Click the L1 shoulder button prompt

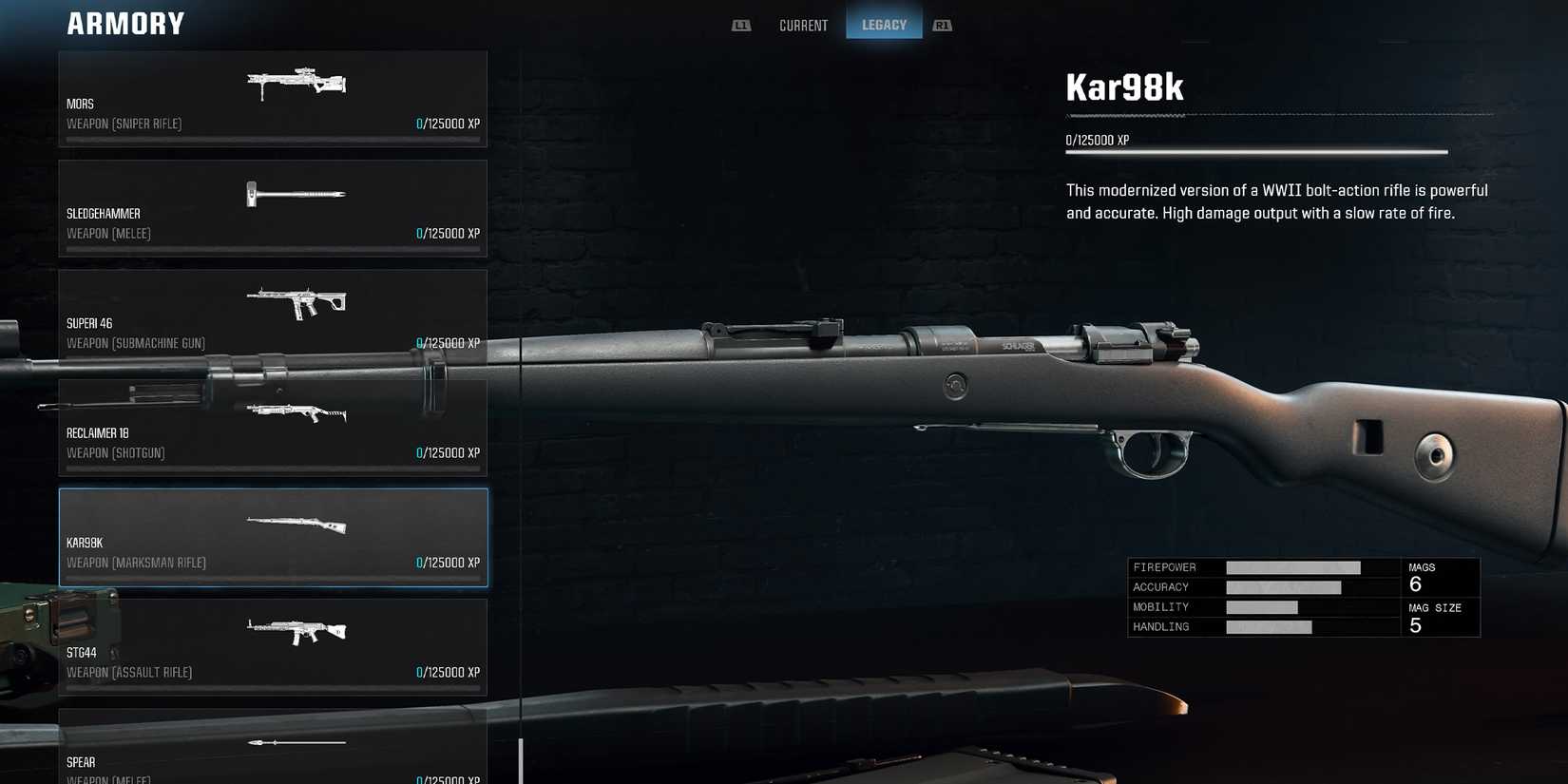point(740,26)
